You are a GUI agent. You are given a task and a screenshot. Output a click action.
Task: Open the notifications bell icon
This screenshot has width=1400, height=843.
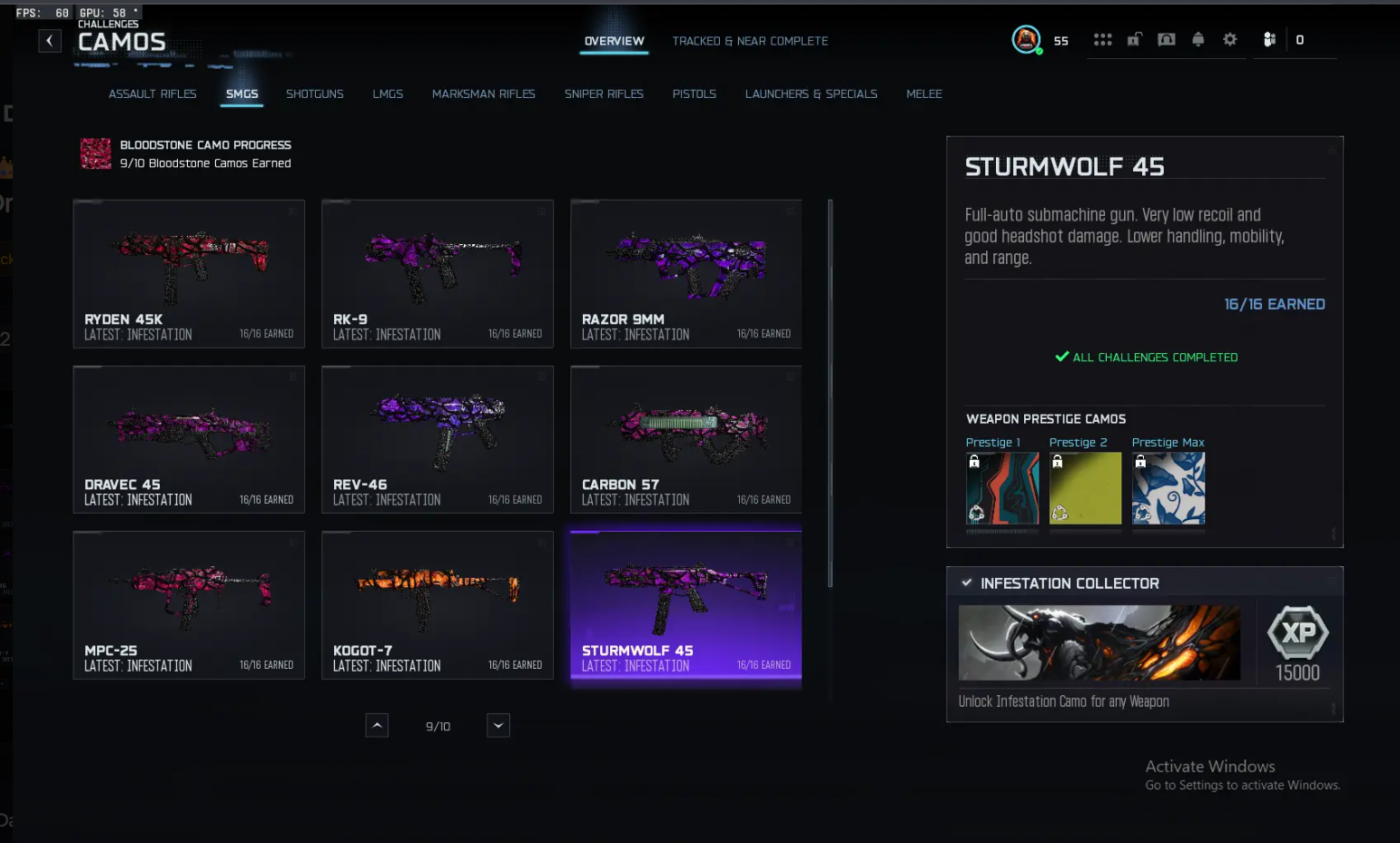pyautogui.click(x=1198, y=40)
